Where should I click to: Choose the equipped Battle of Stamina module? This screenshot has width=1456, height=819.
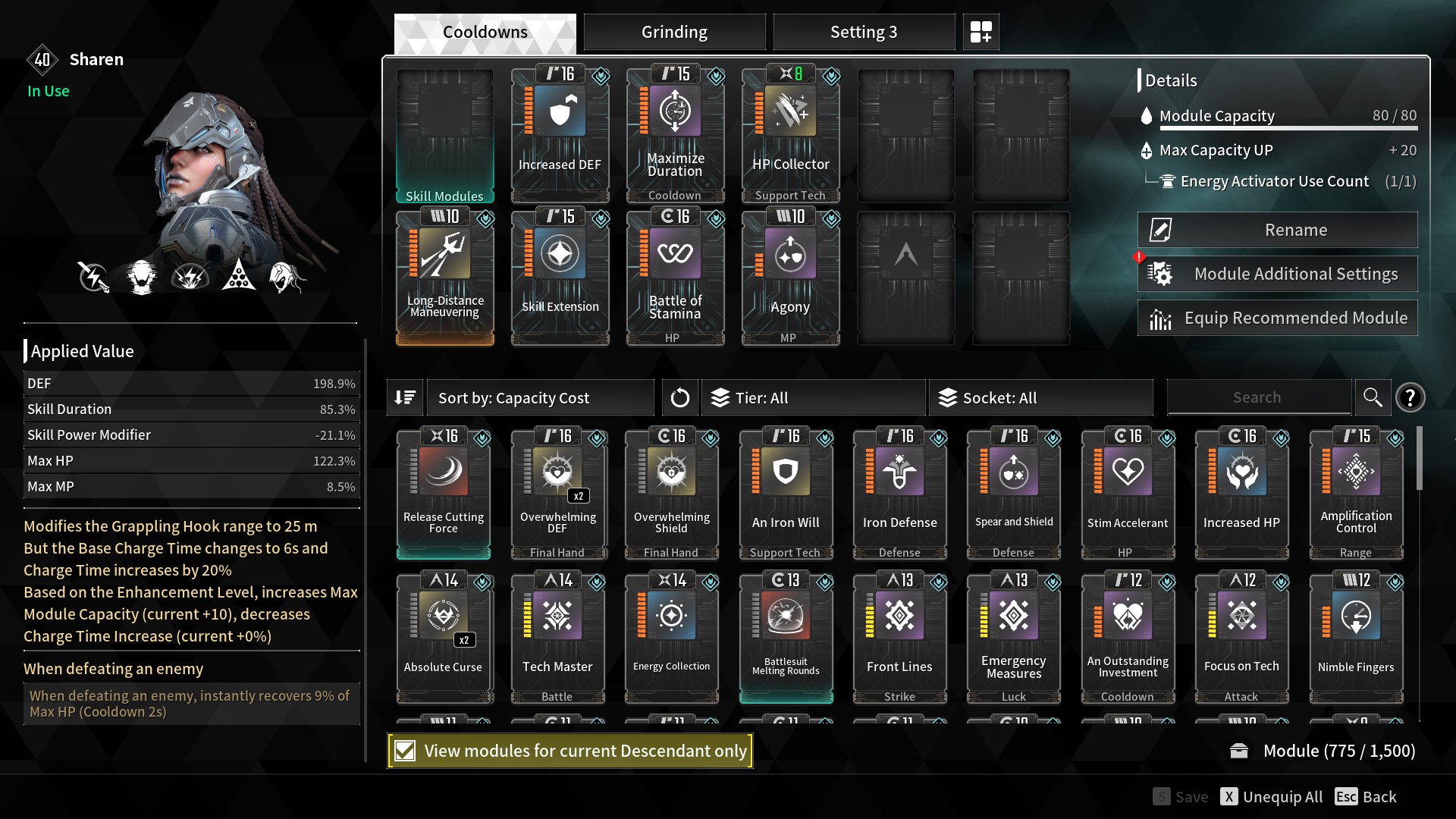(x=675, y=278)
